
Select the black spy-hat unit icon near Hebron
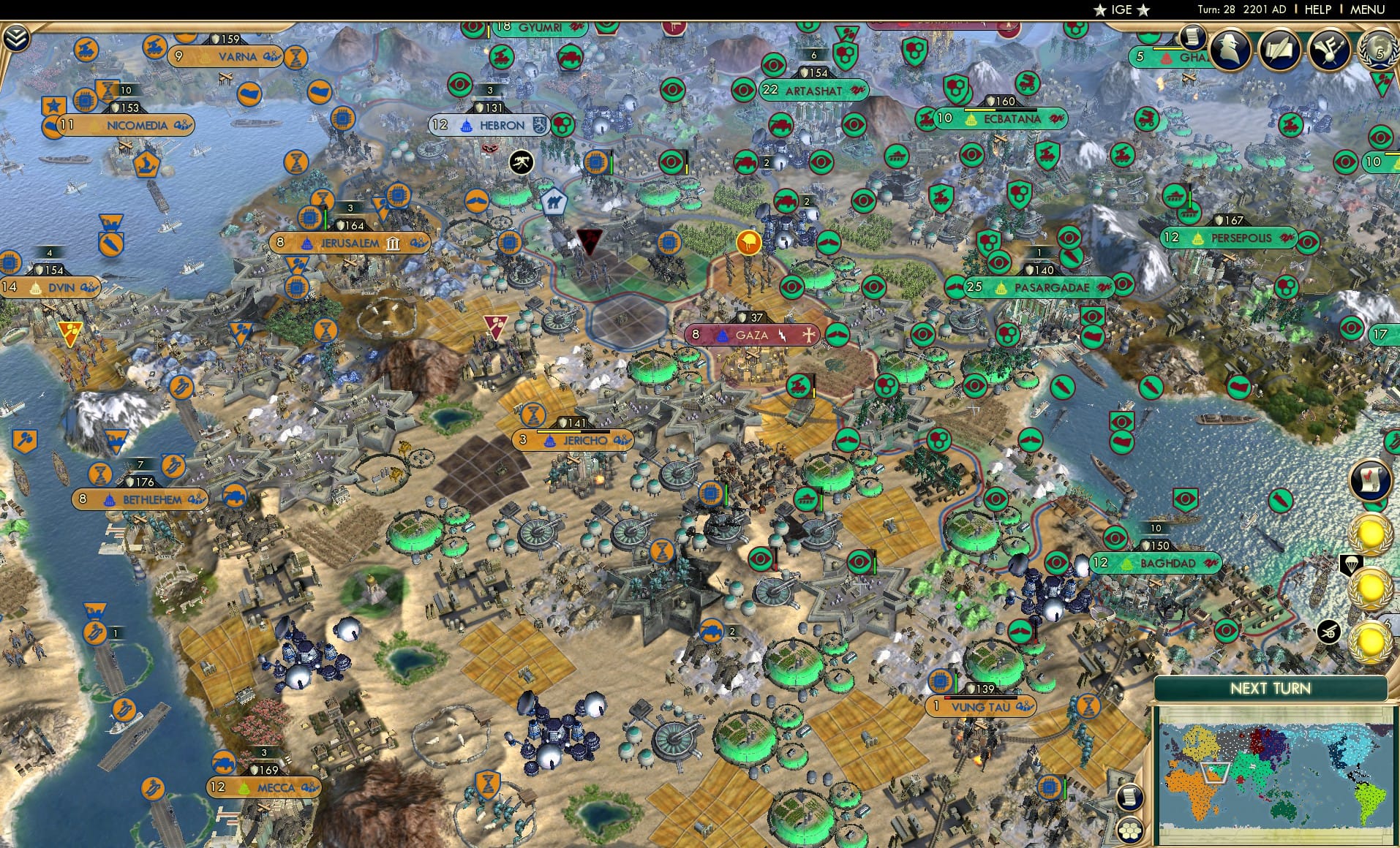(522, 162)
